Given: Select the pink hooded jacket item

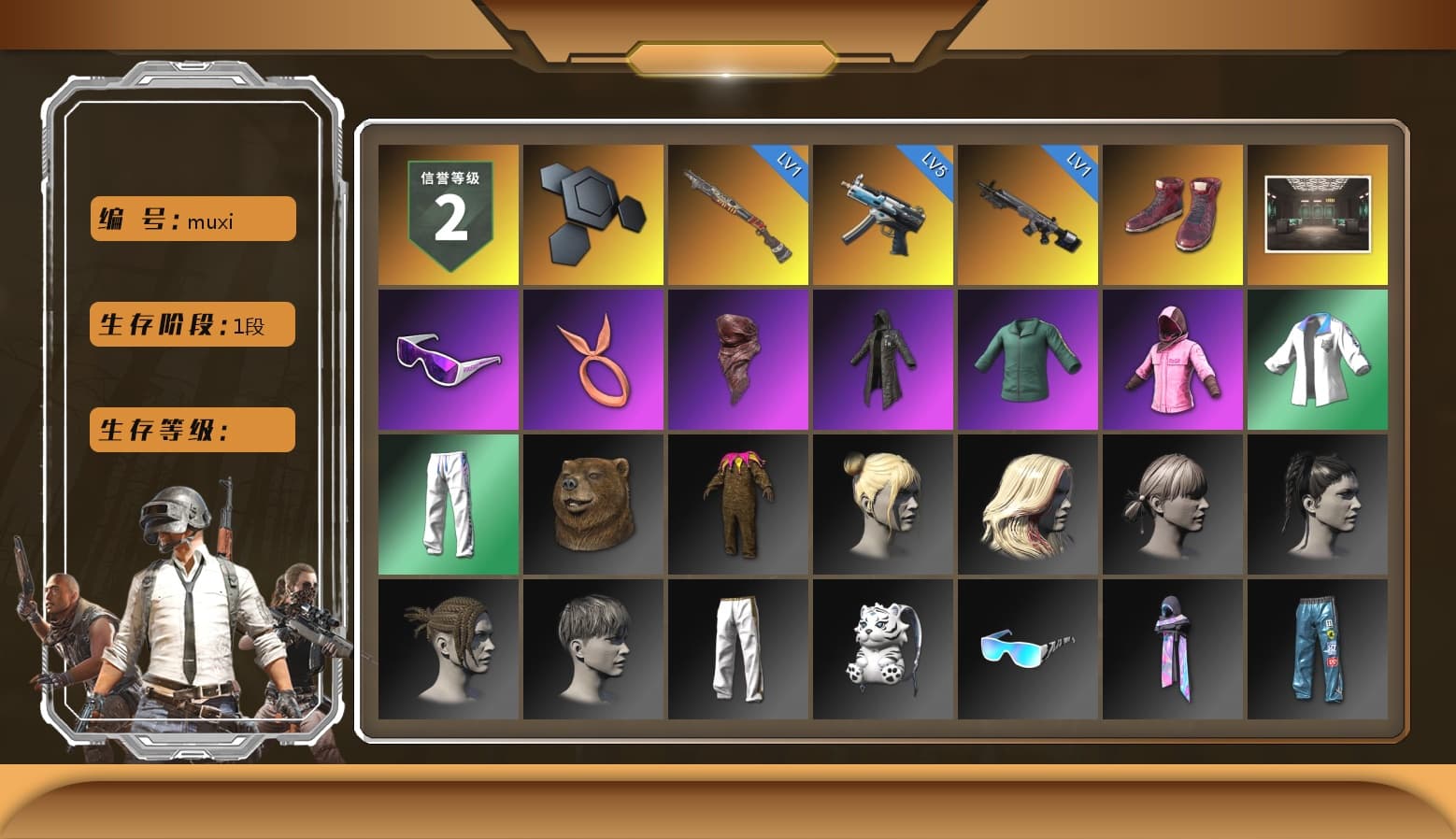Looking at the screenshot, I should [1173, 360].
